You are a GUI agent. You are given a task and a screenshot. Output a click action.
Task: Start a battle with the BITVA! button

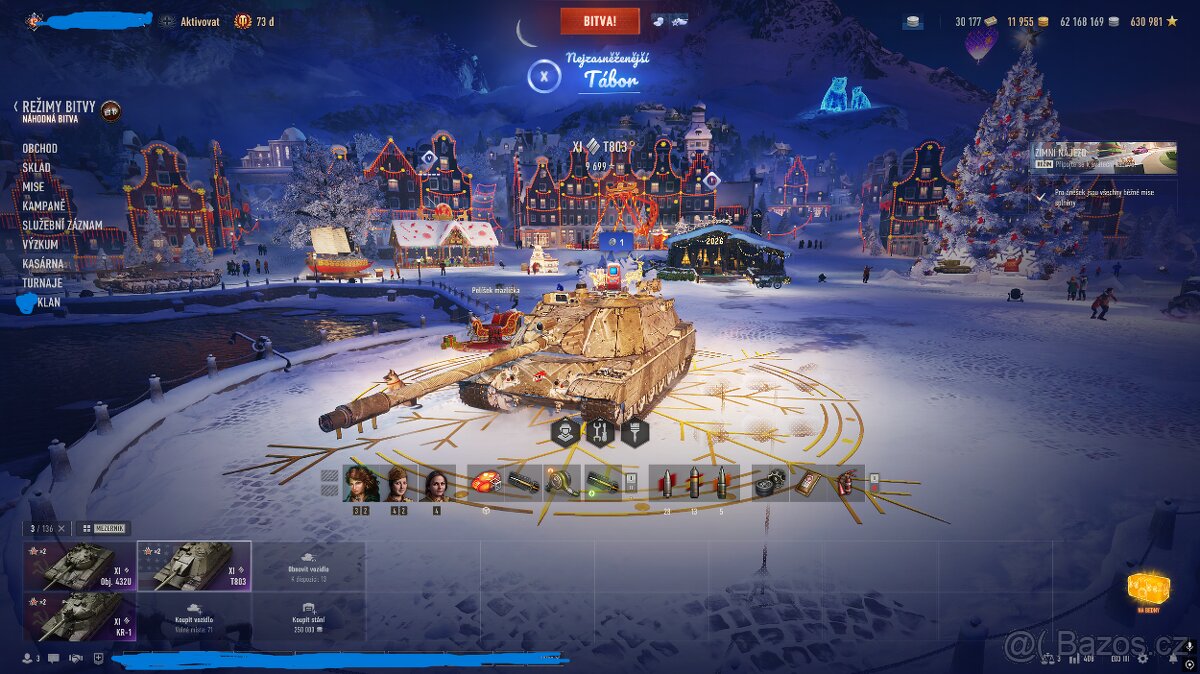tap(599, 20)
